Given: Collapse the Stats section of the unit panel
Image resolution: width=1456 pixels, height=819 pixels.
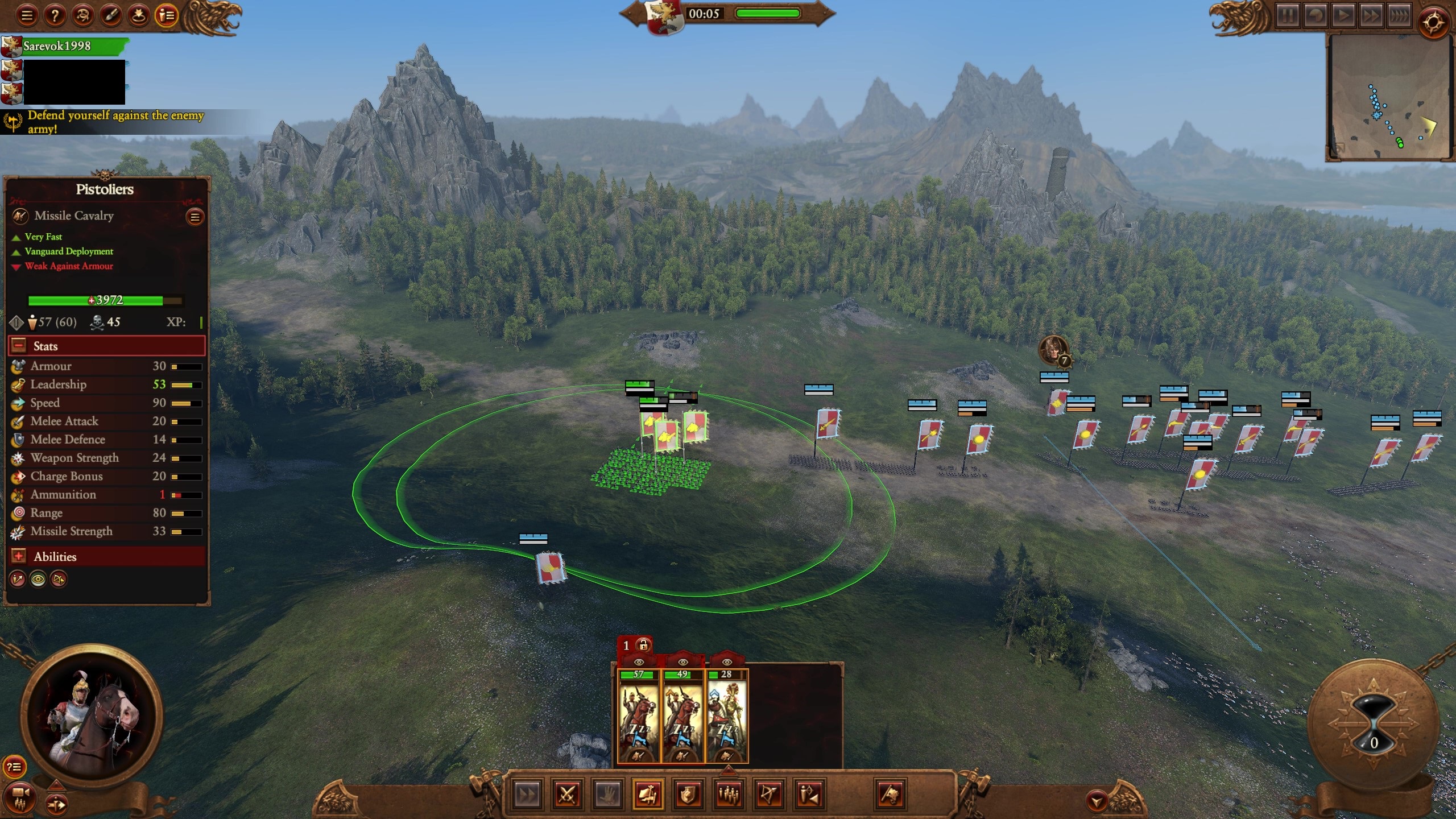Looking at the screenshot, I should click(x=19, y=346).
